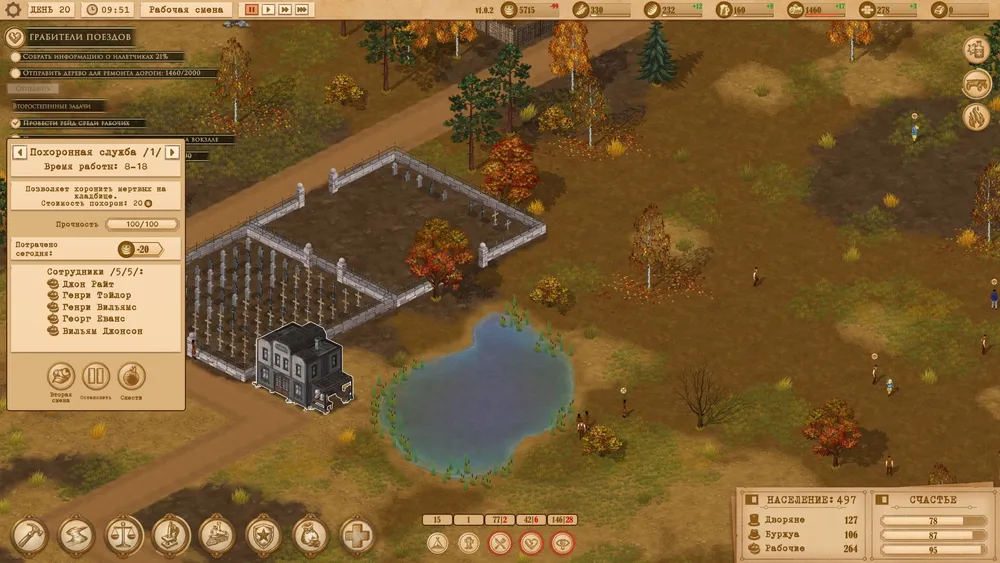1000x563 pixels.
Task: Open the Грабители поездов quest tracker
Action: 16,38
